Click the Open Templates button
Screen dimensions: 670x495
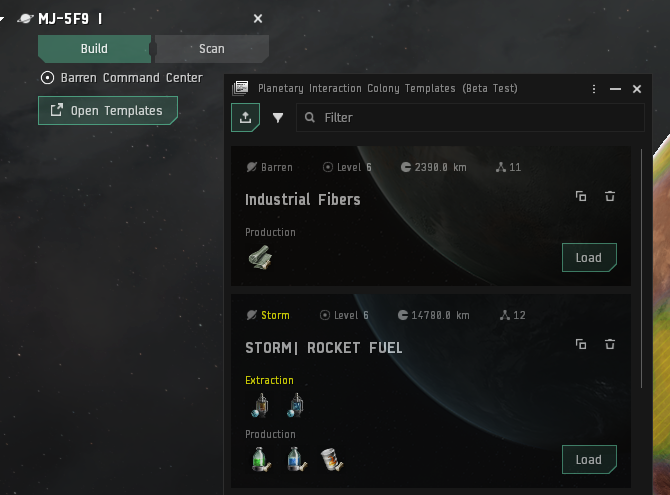(107, 110)
